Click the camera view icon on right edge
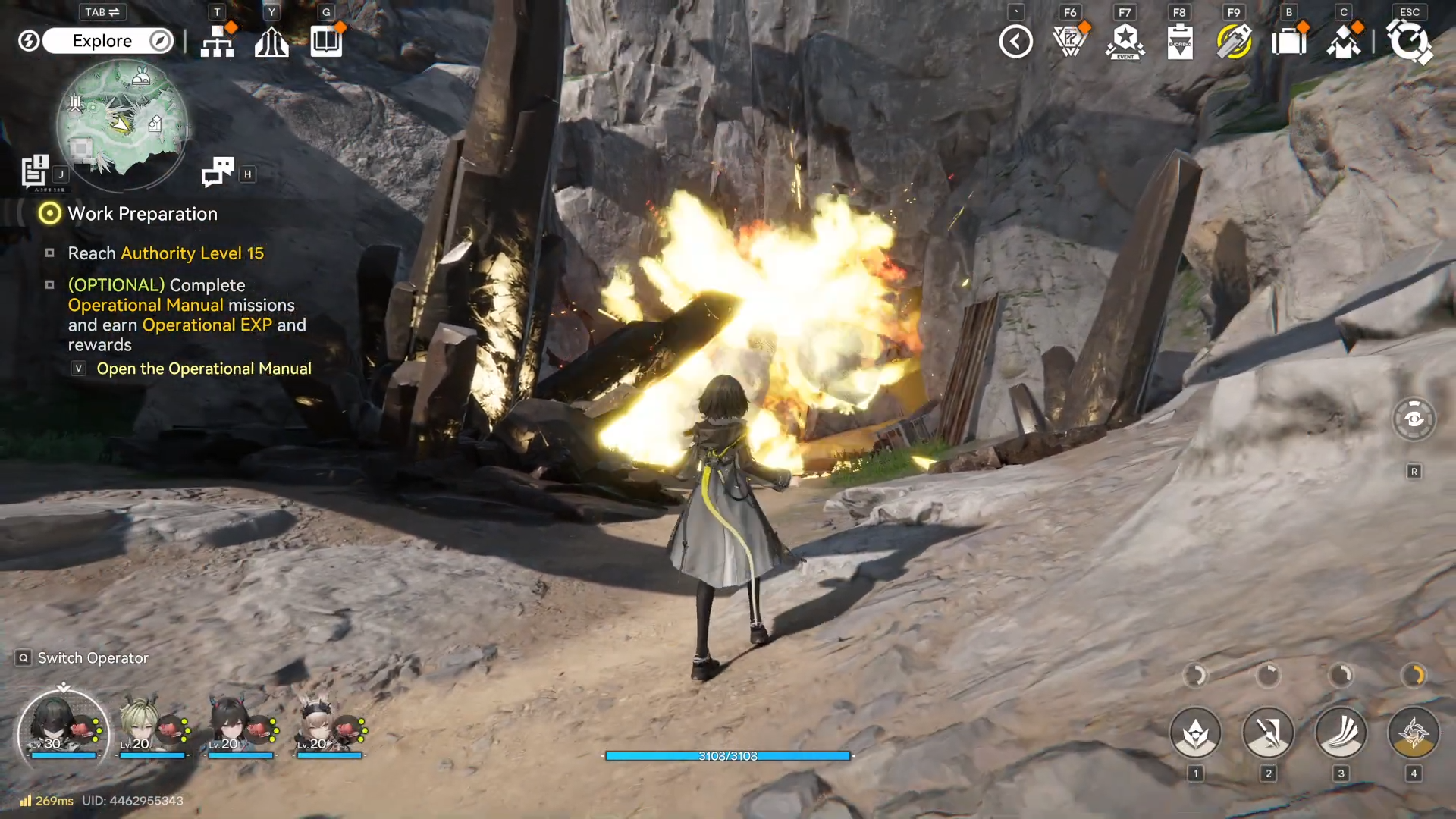Image resolution: width=1456 pixels, height=819 pixels. 1414,419
